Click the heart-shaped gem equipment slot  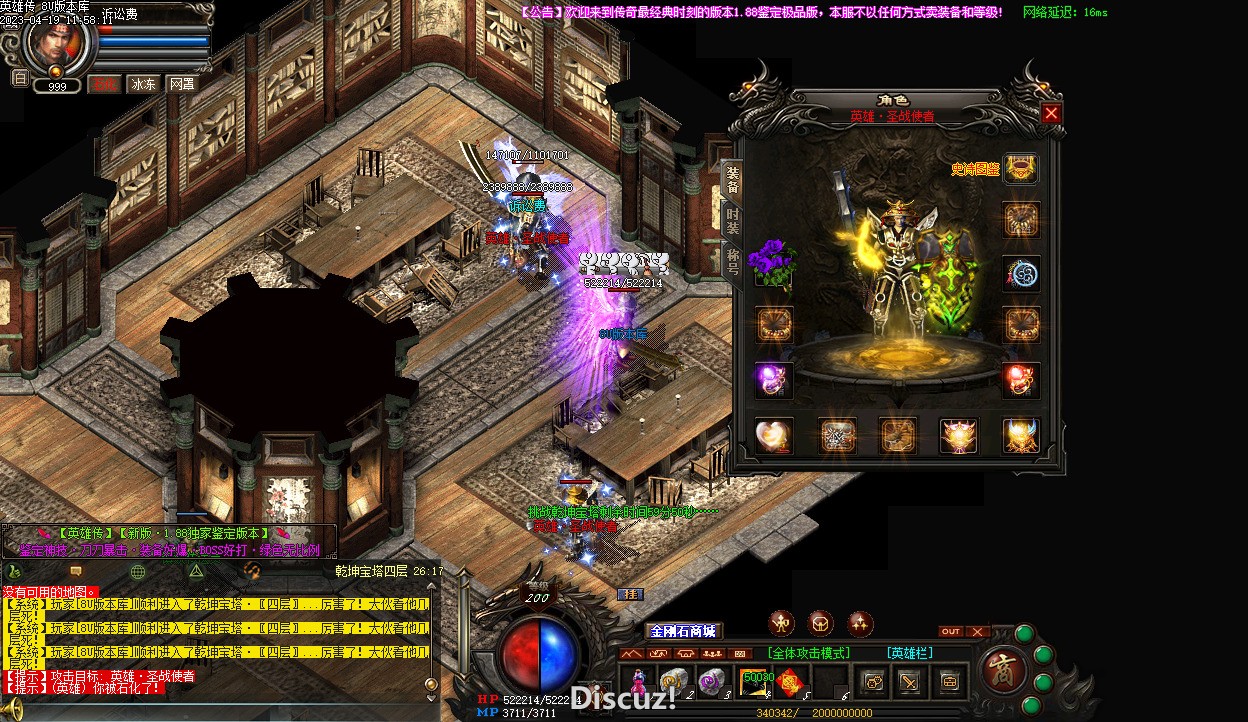[773, 435]
